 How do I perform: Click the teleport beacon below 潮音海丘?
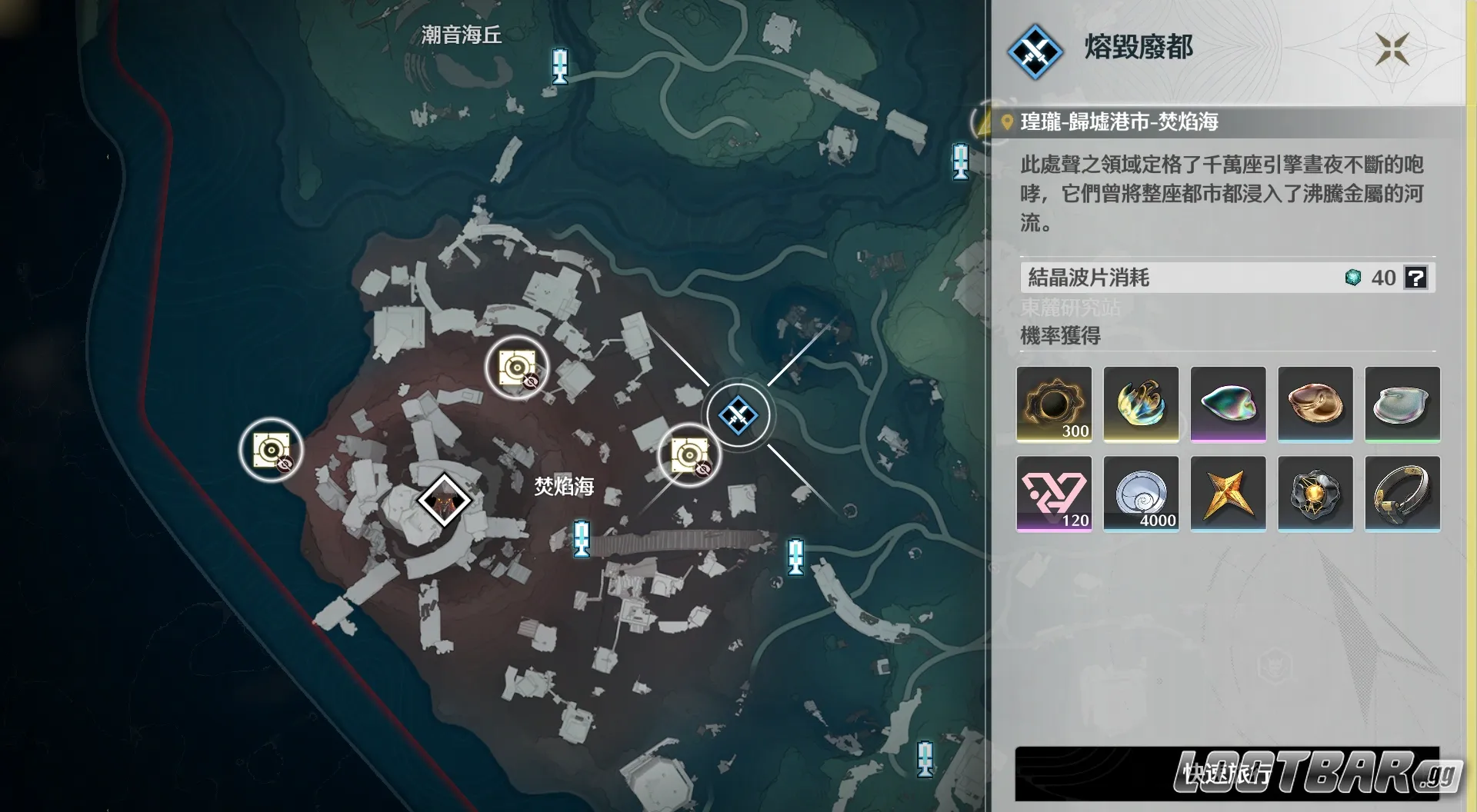click(560, 66)
